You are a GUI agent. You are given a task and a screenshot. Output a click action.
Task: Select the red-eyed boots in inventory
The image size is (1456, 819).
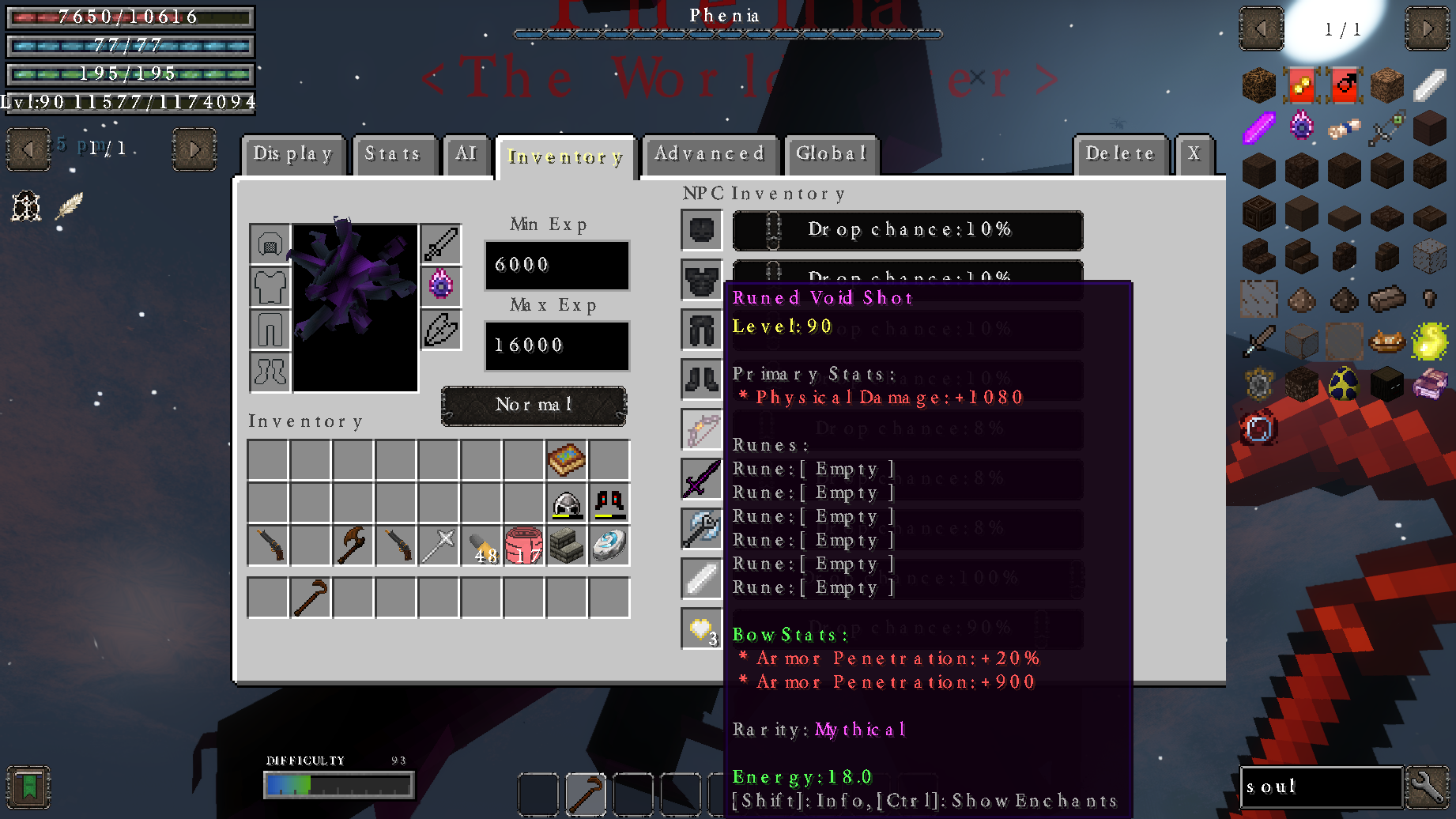(609, 503)
